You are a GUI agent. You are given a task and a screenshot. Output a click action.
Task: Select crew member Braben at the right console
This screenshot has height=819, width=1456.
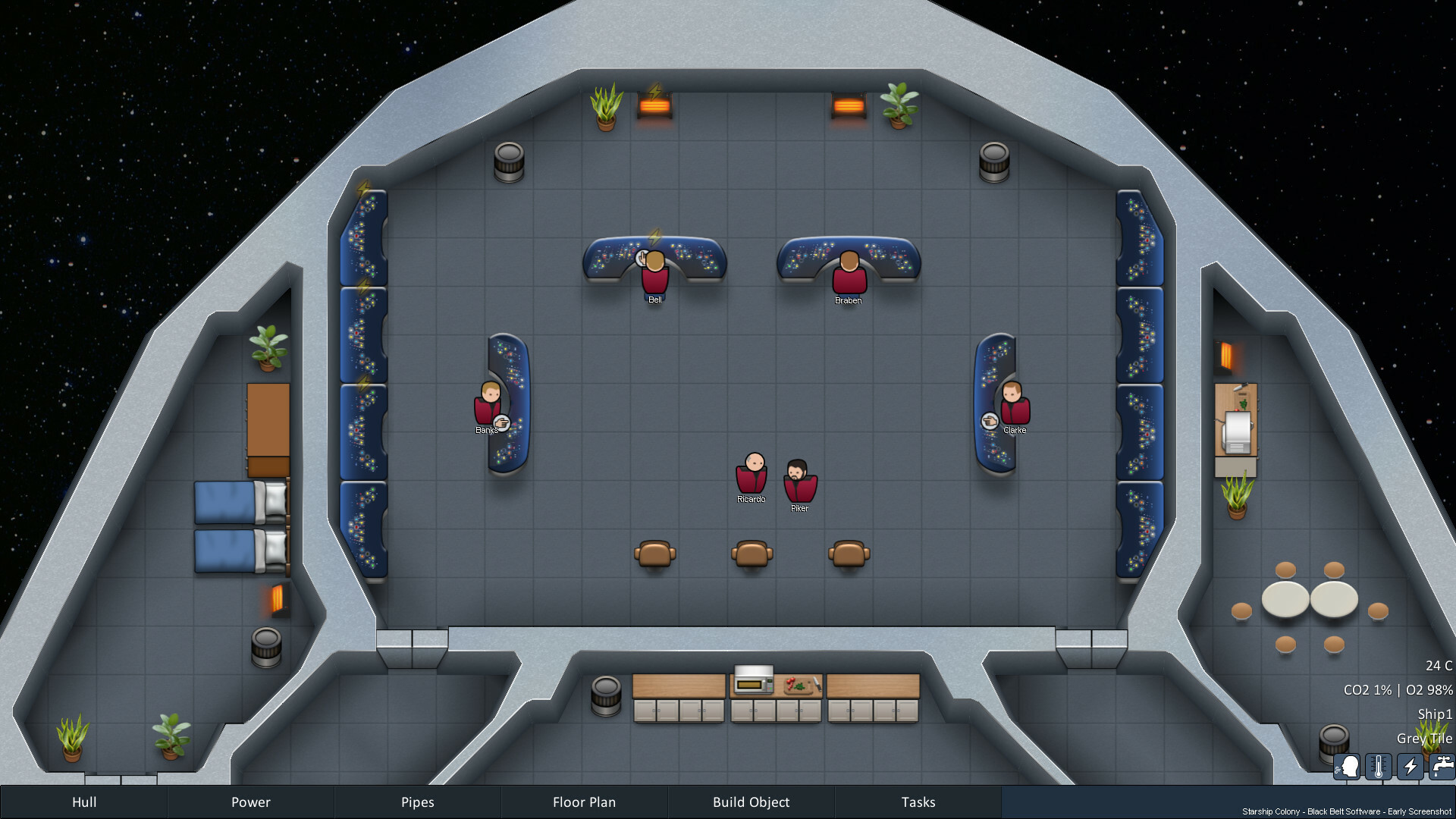[x=849, y=277]
